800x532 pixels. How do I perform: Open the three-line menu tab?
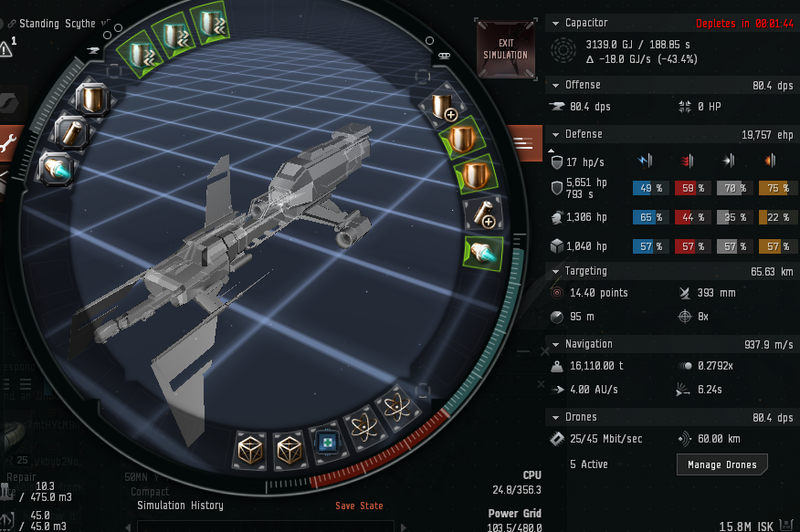523,145
